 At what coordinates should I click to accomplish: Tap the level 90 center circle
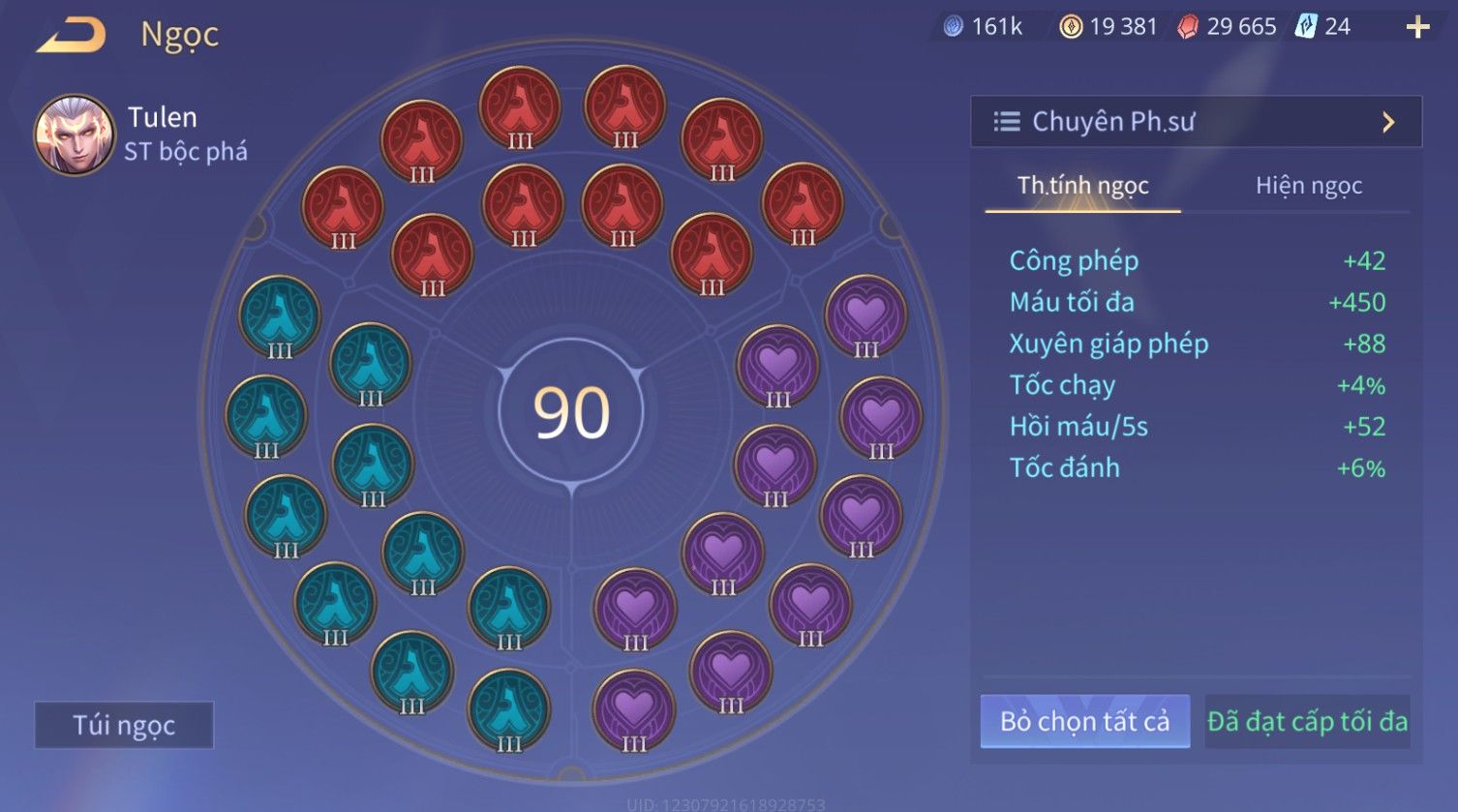click(x=571, y=413)
